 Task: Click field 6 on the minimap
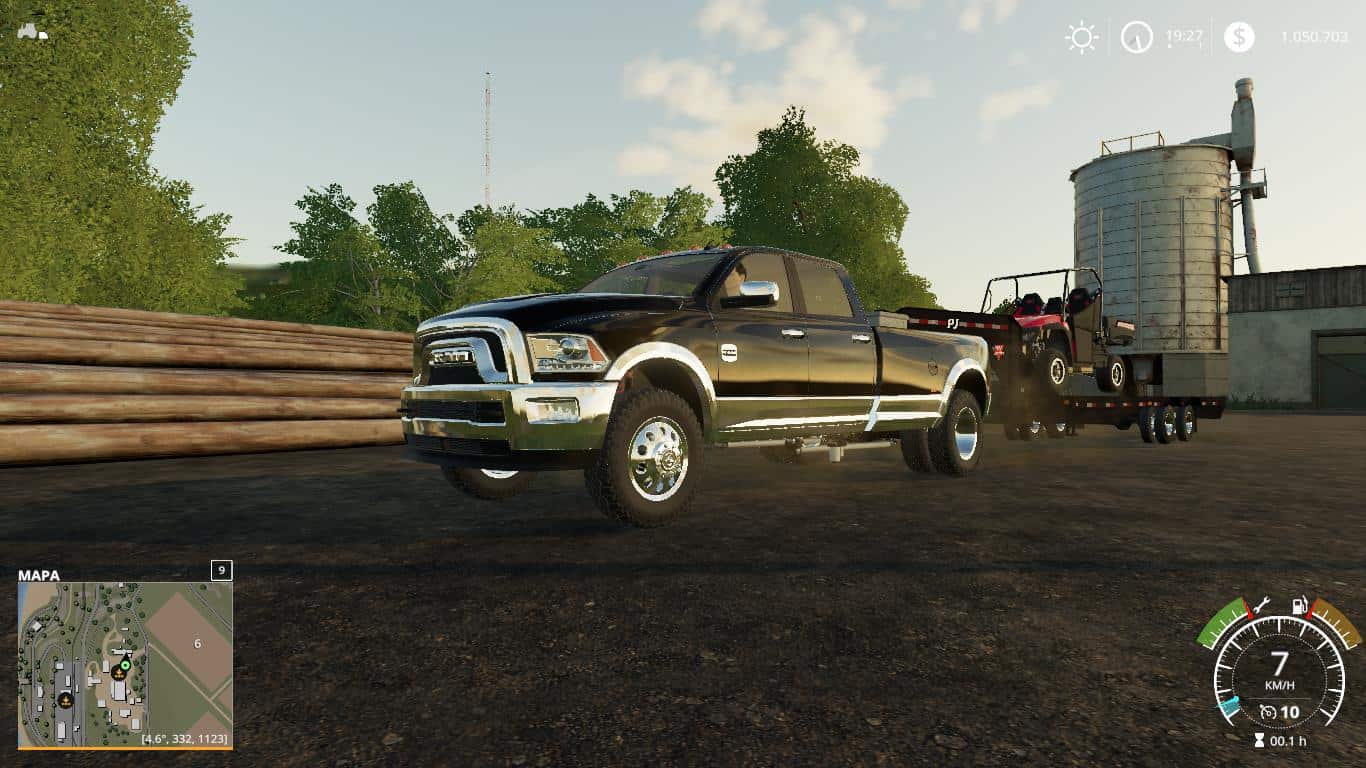click(197, 643)
